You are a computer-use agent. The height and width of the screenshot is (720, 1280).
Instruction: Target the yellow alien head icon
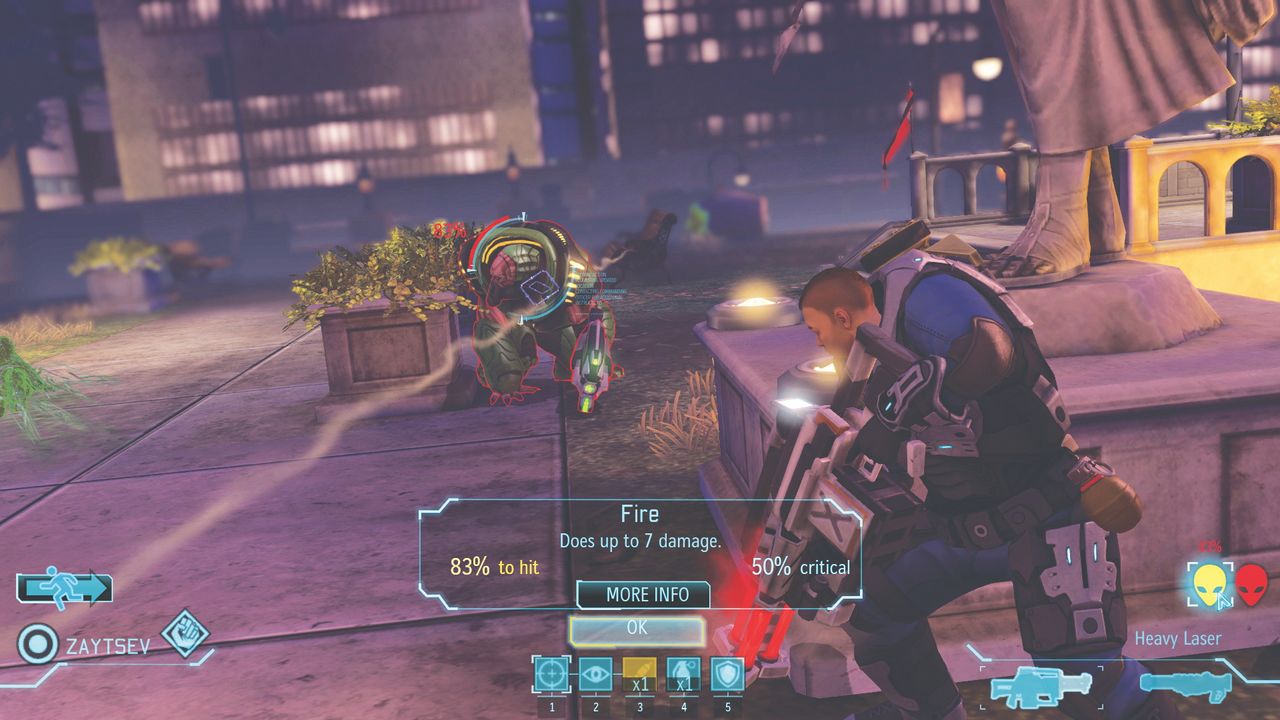click(x=1210, y=585)
